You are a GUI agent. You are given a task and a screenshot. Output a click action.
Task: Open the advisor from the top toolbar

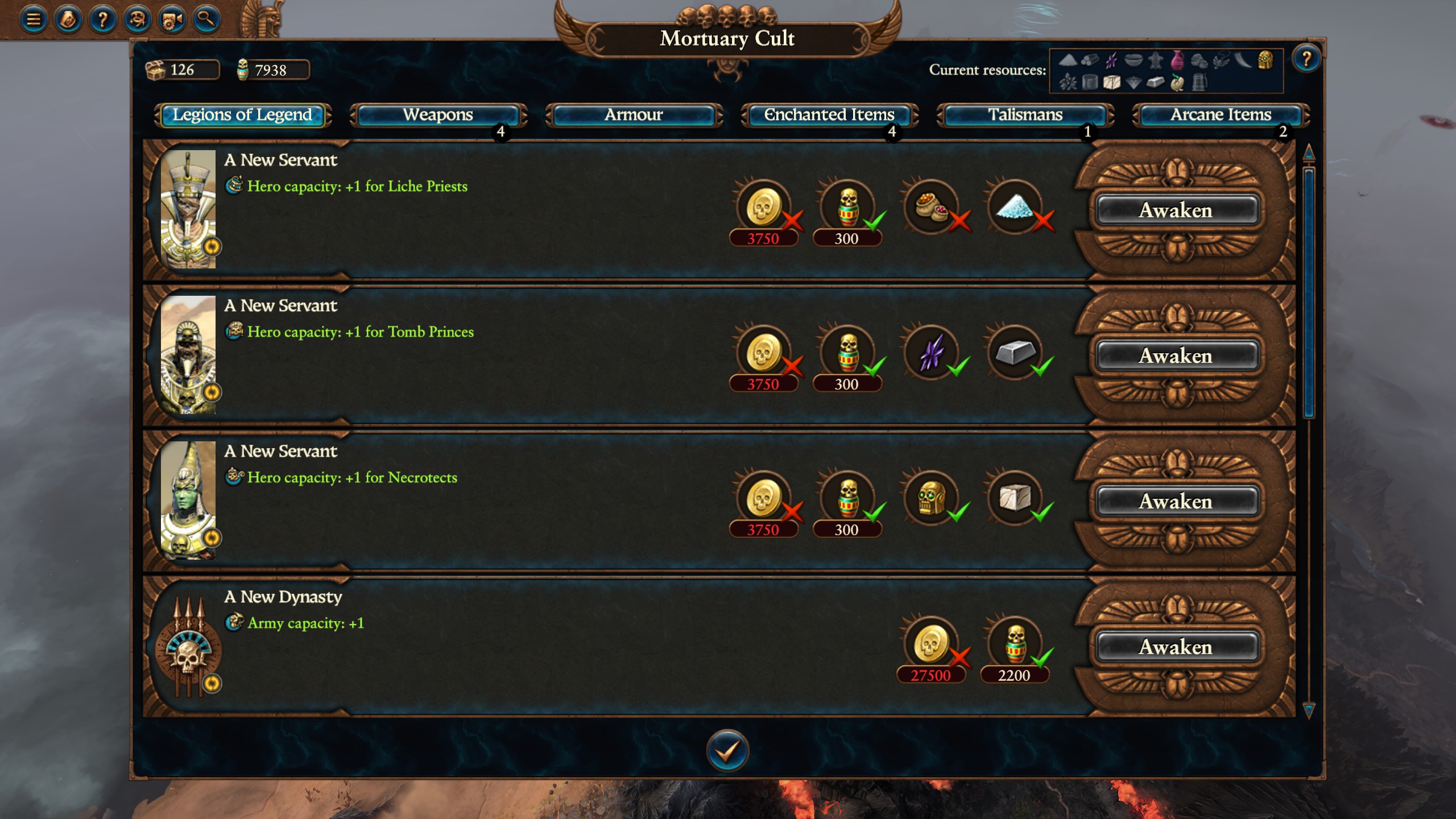[68, 19]
